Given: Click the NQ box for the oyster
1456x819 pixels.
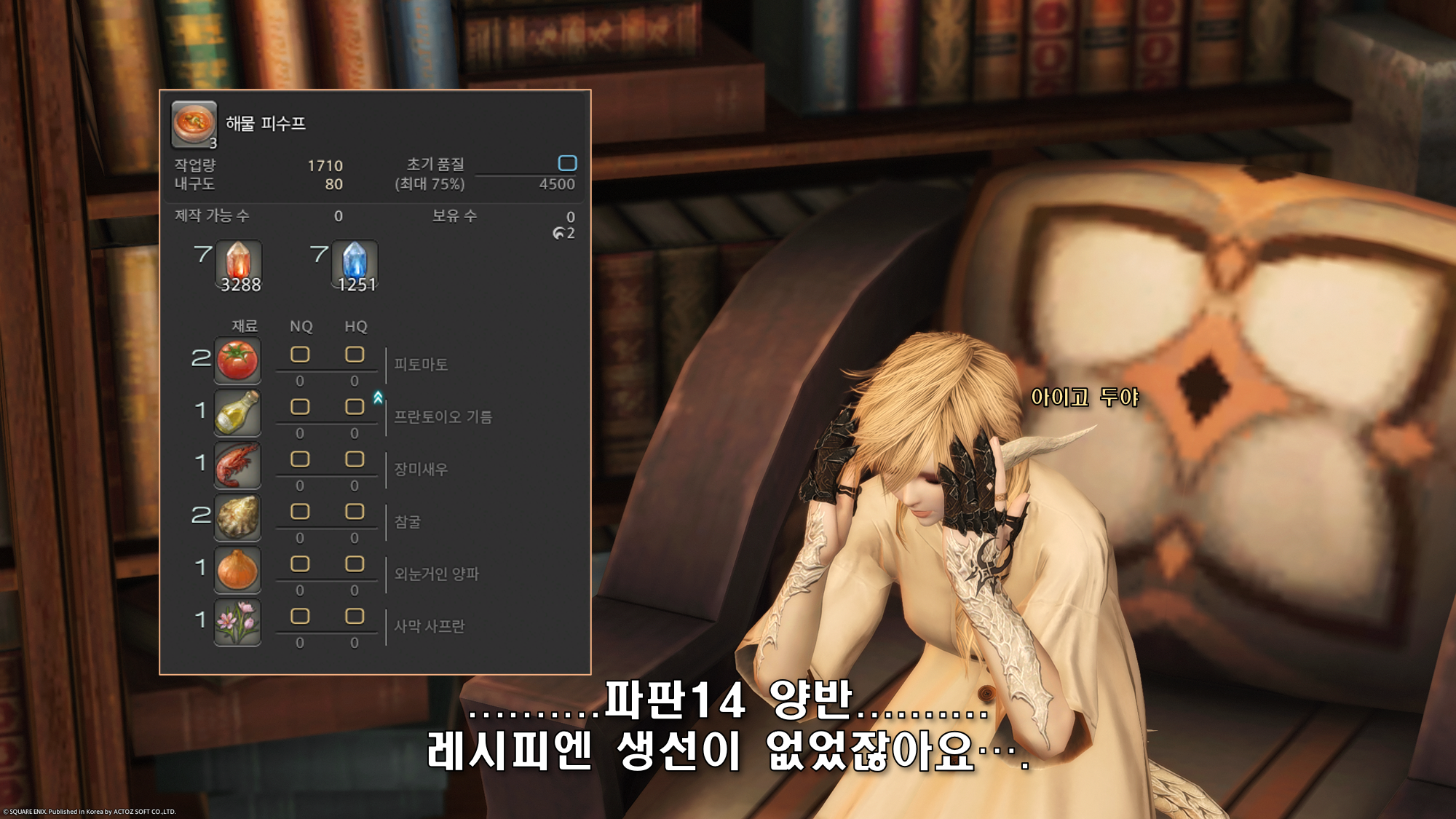Looking at the screenshot, I should point(300,512).
